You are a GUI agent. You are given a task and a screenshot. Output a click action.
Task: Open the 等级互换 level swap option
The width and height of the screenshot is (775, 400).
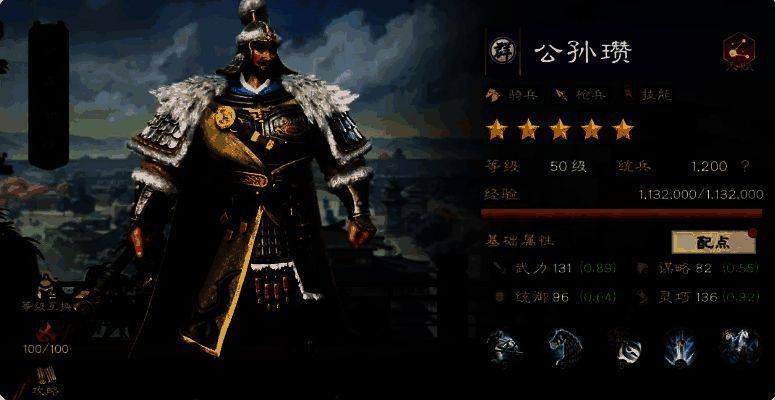pyautogui.click(x=47, y=299)
